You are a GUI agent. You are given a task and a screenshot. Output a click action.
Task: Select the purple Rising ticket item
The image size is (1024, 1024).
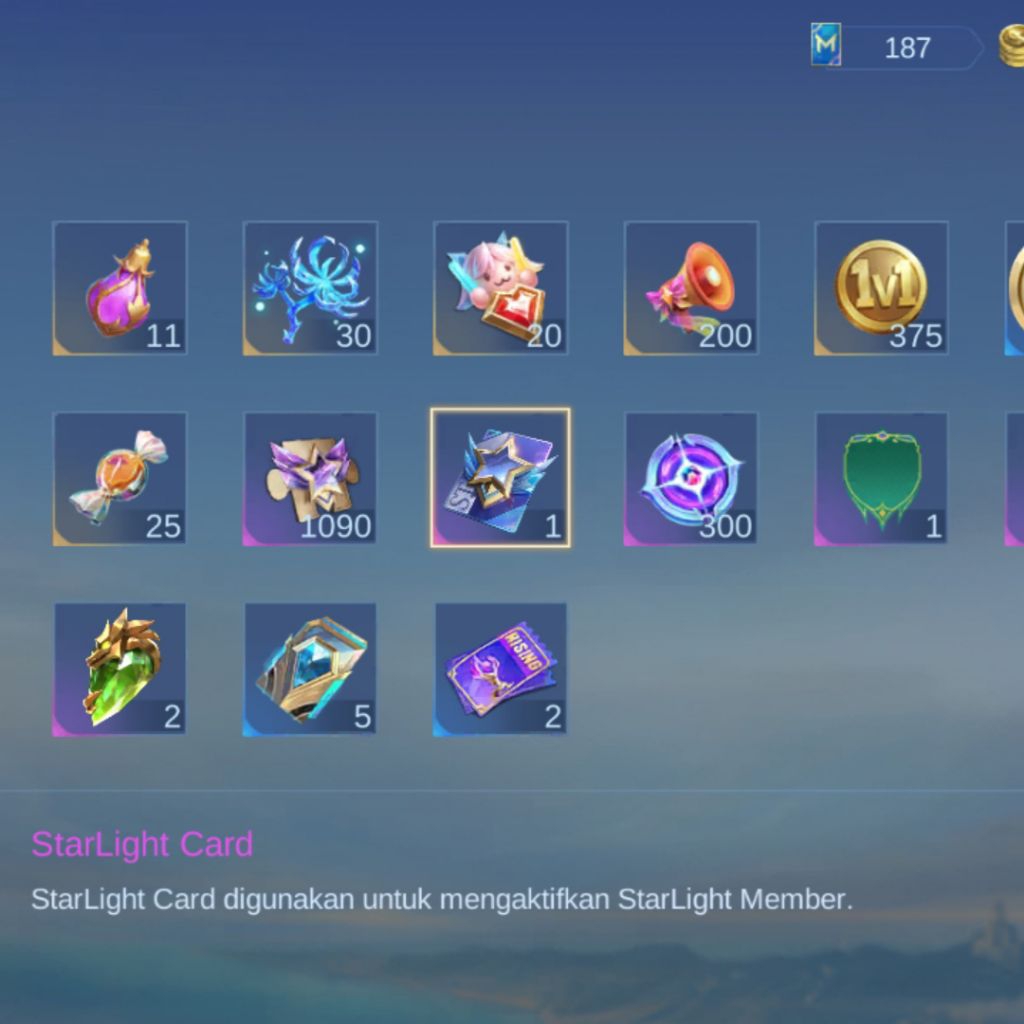(x=500, y=669)
